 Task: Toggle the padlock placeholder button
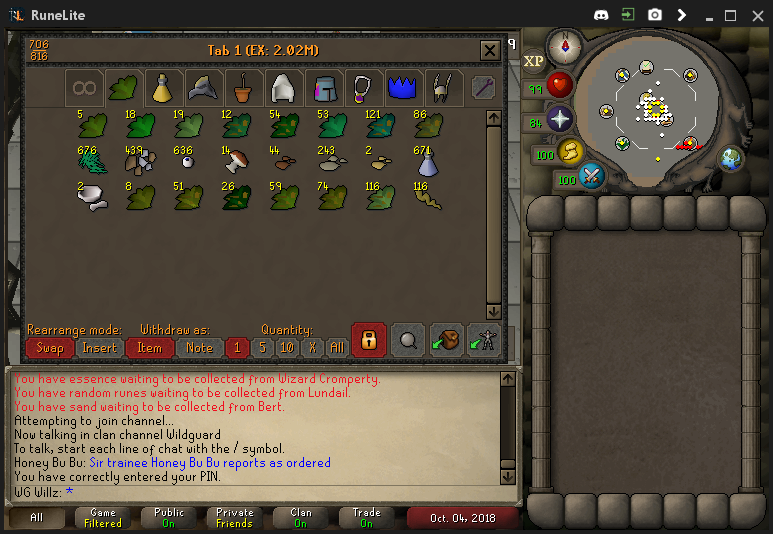pyautogui.click(x=368, y=340)
